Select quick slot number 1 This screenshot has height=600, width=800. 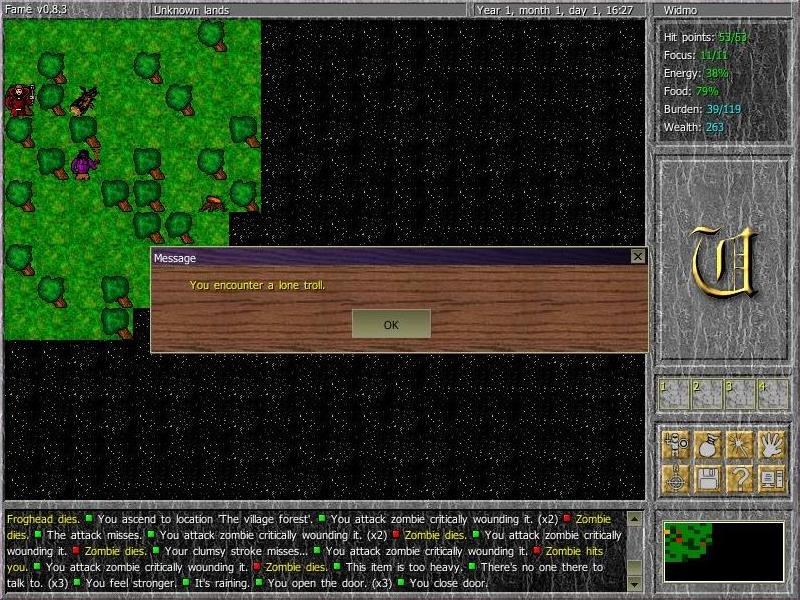coord(674,394)
